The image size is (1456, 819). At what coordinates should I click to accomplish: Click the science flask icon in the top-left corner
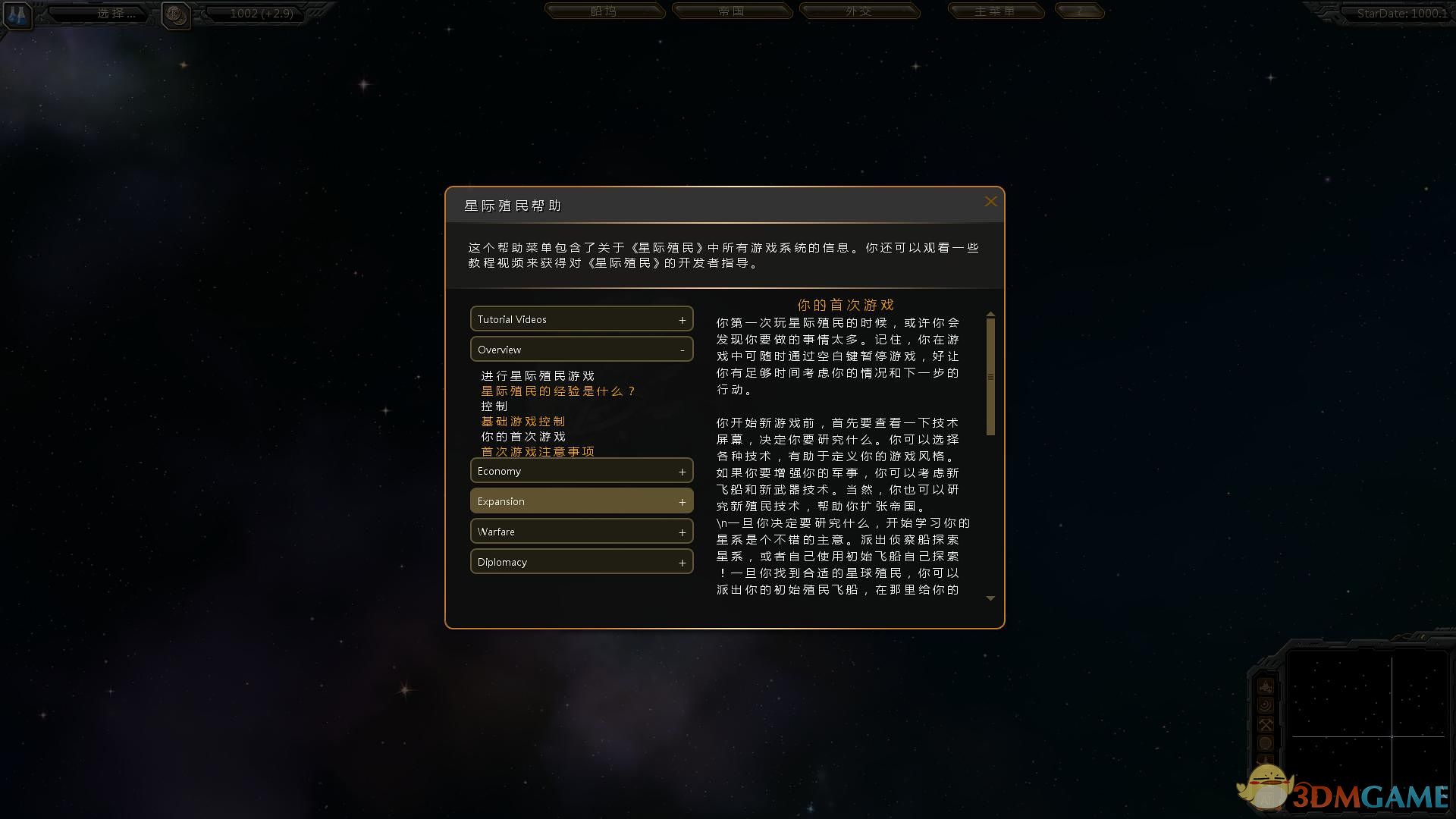click(17, 15)
